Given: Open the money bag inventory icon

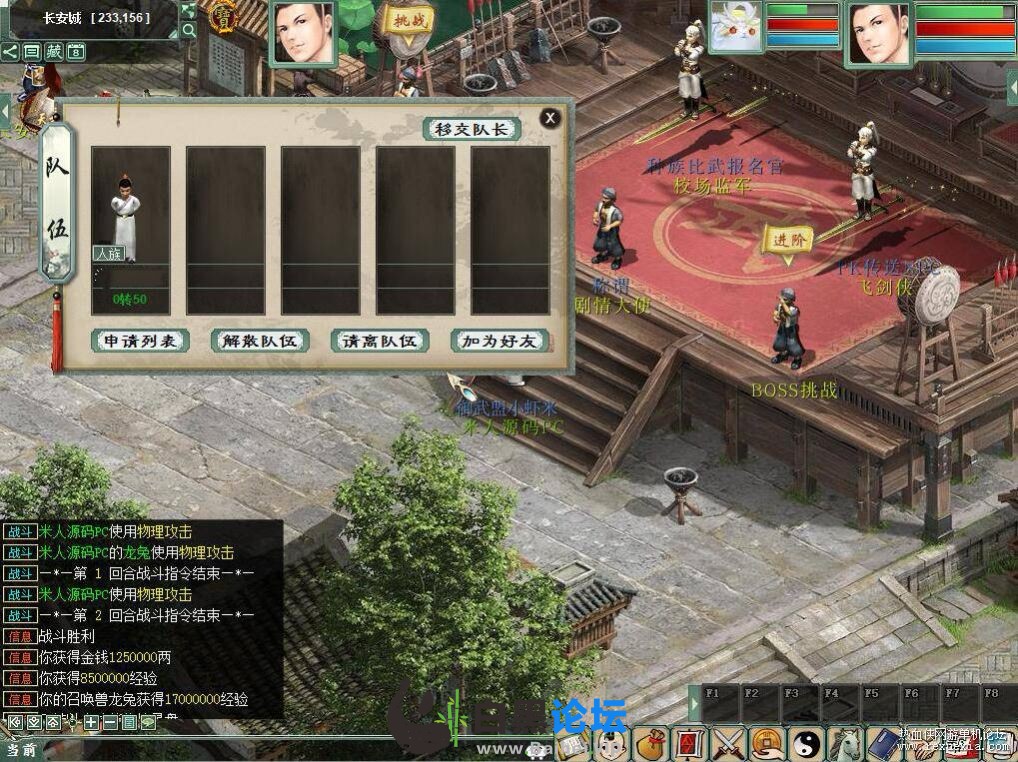Looking at the screenshot, I should 652,742.
